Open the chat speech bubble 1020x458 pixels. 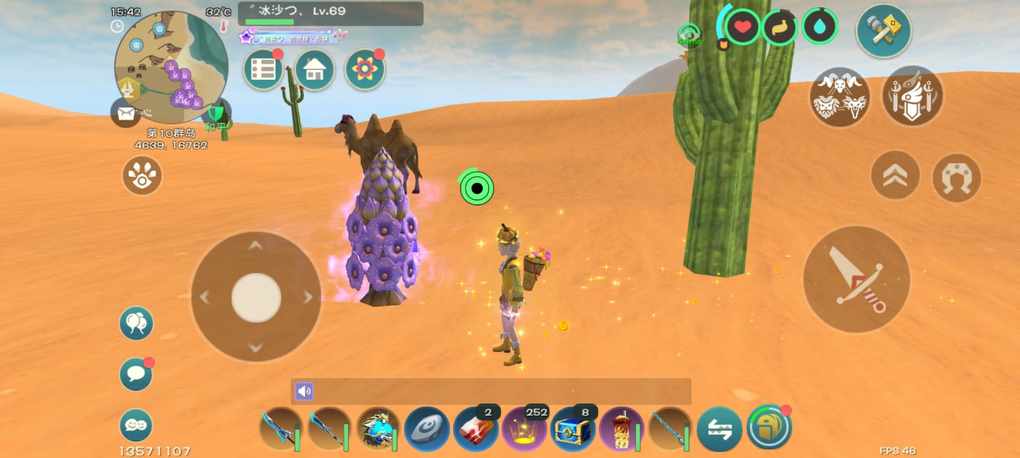(136, 374)
